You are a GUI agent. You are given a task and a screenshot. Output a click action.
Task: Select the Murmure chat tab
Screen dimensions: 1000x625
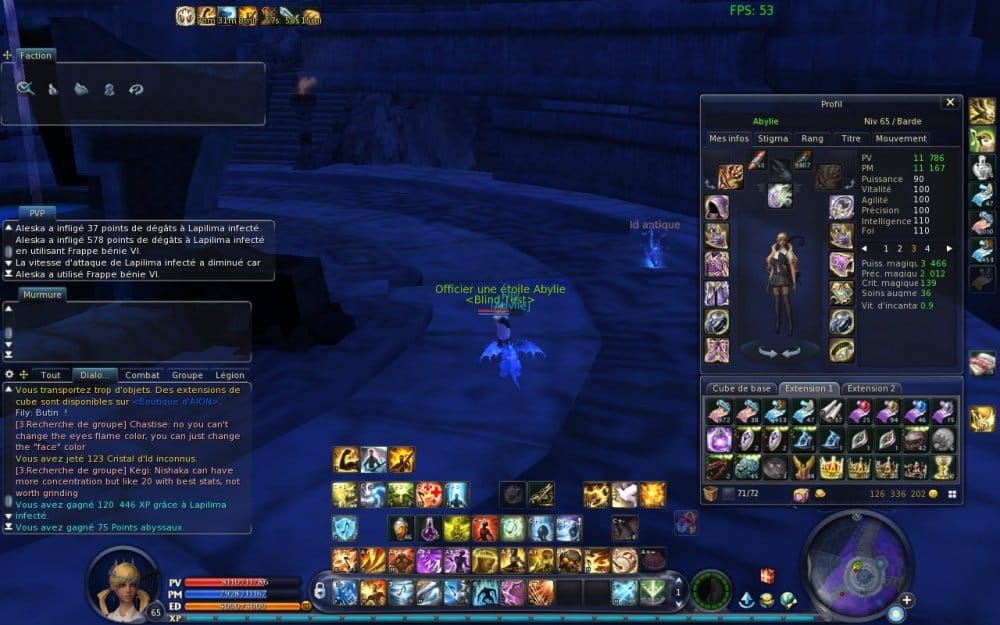tap(43, 294)
